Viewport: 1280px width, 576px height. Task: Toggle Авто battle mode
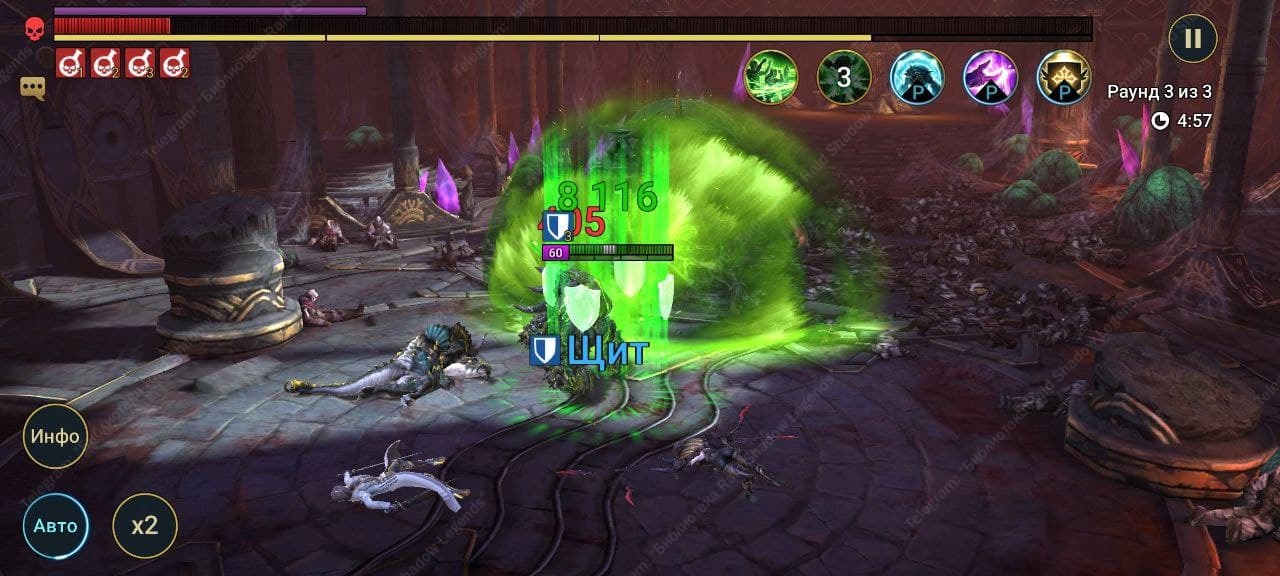56,525
